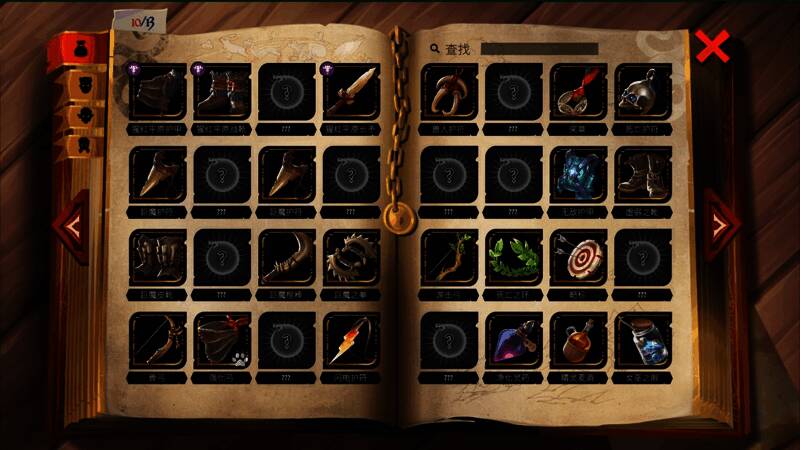800x450 pixels.
Task: Open the blue sparkle jar entry
Action: 643,340
